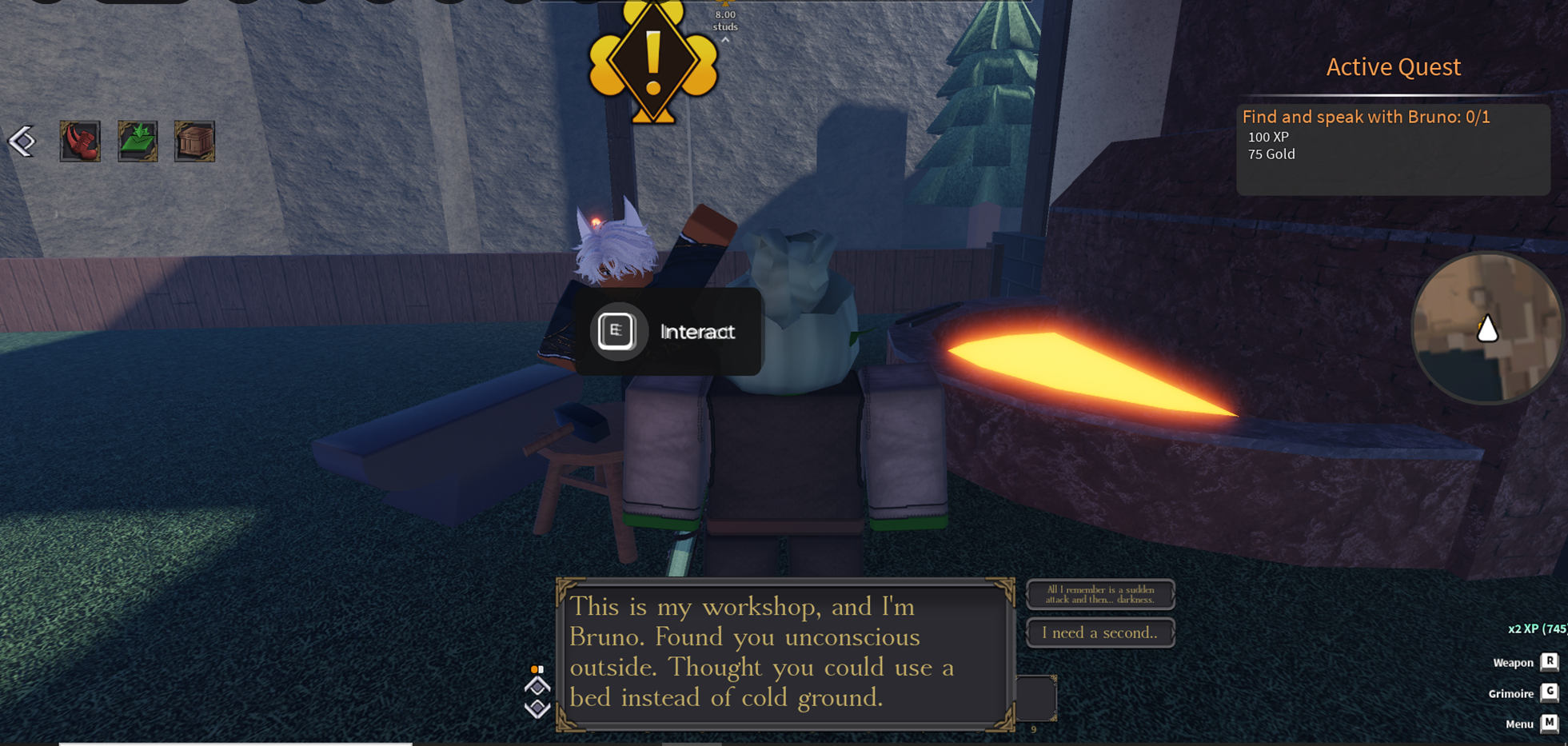Collapse the icon bar with the left arrow
This screenshot has height=746, width=1568.
(x=22, y=142)
